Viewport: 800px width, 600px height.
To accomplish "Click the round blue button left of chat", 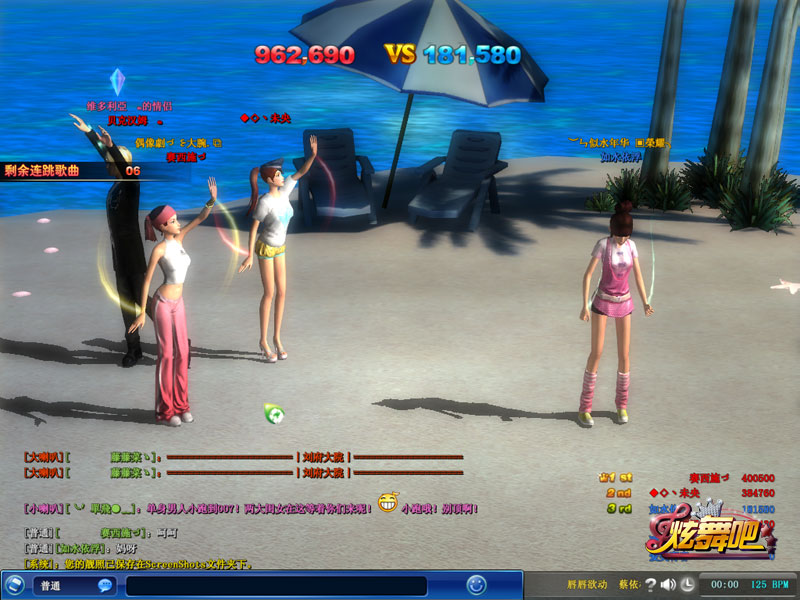I will coord(15,585).
